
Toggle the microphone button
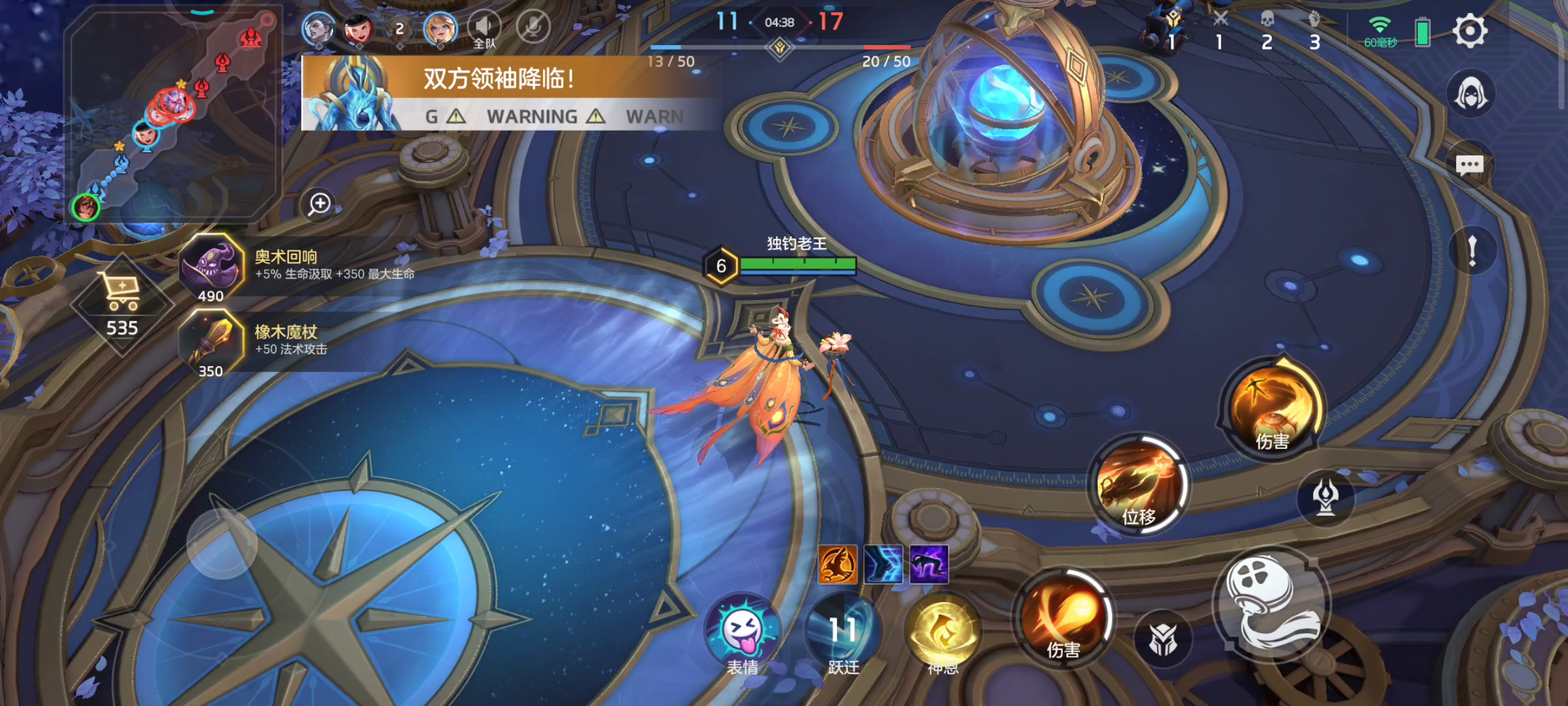(x=532, y=27)
